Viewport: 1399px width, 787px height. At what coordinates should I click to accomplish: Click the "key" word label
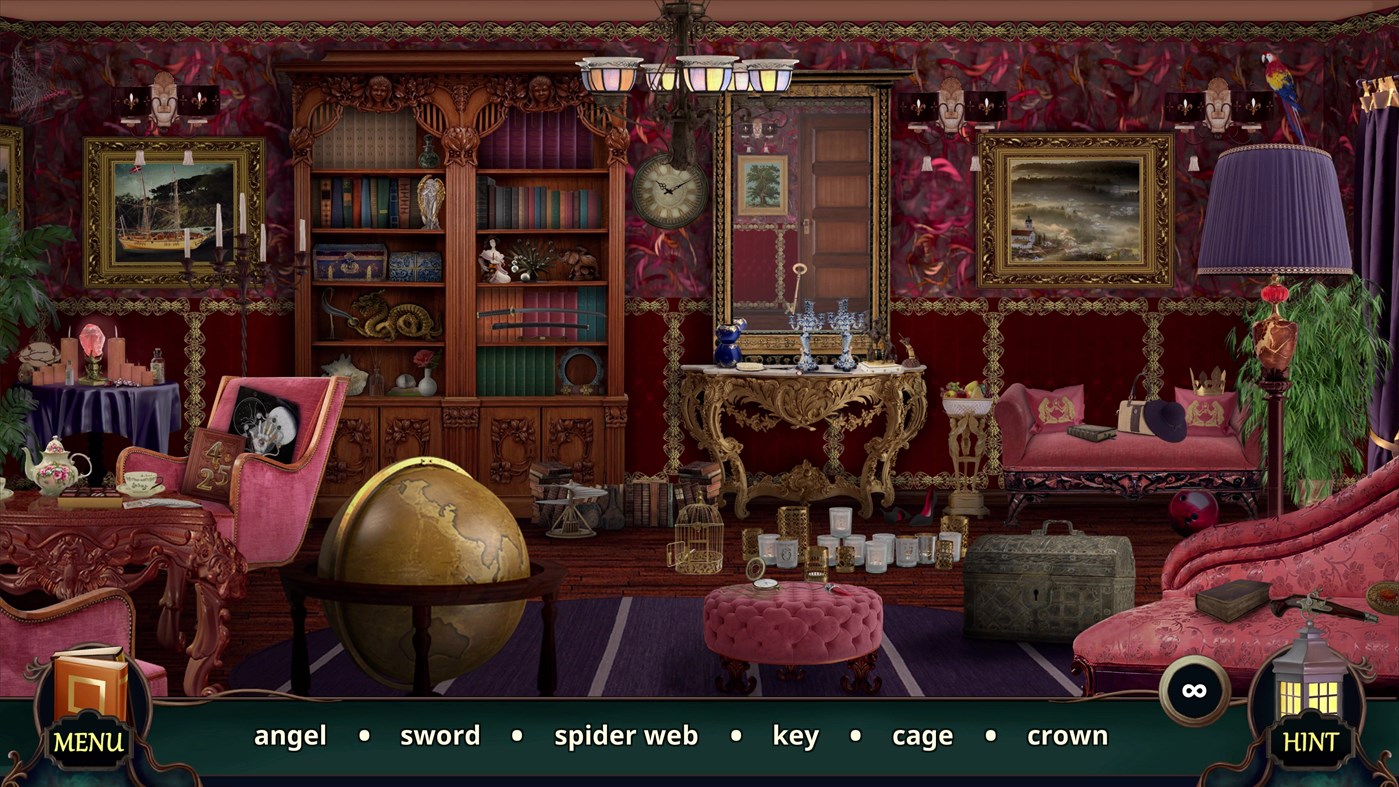(x=795, y=736)
